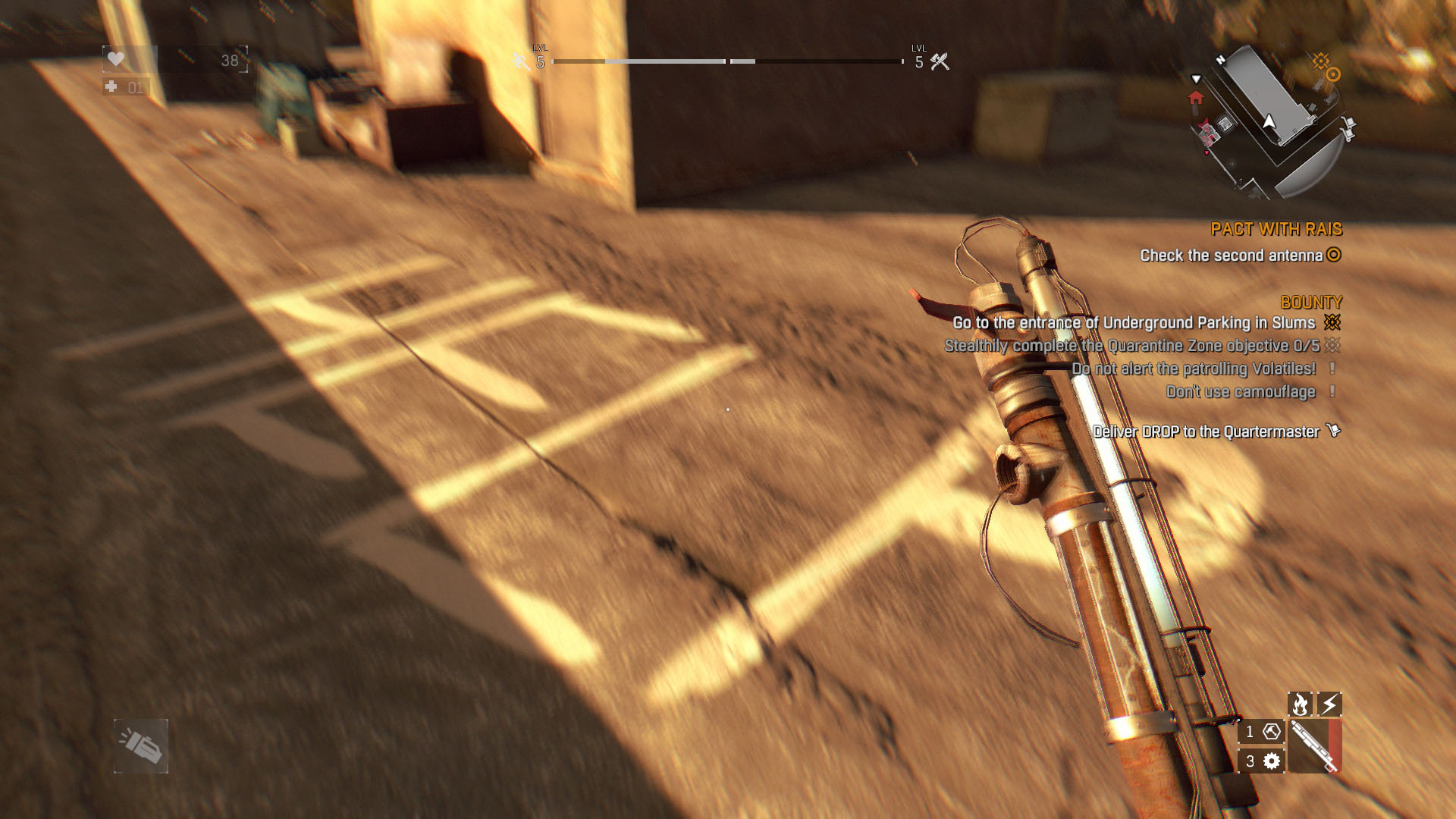Image resolution: width=1456 pixels, height=819 pixels.
Task: Click the red safe house marker on minimap
Action: [1196, 98]
